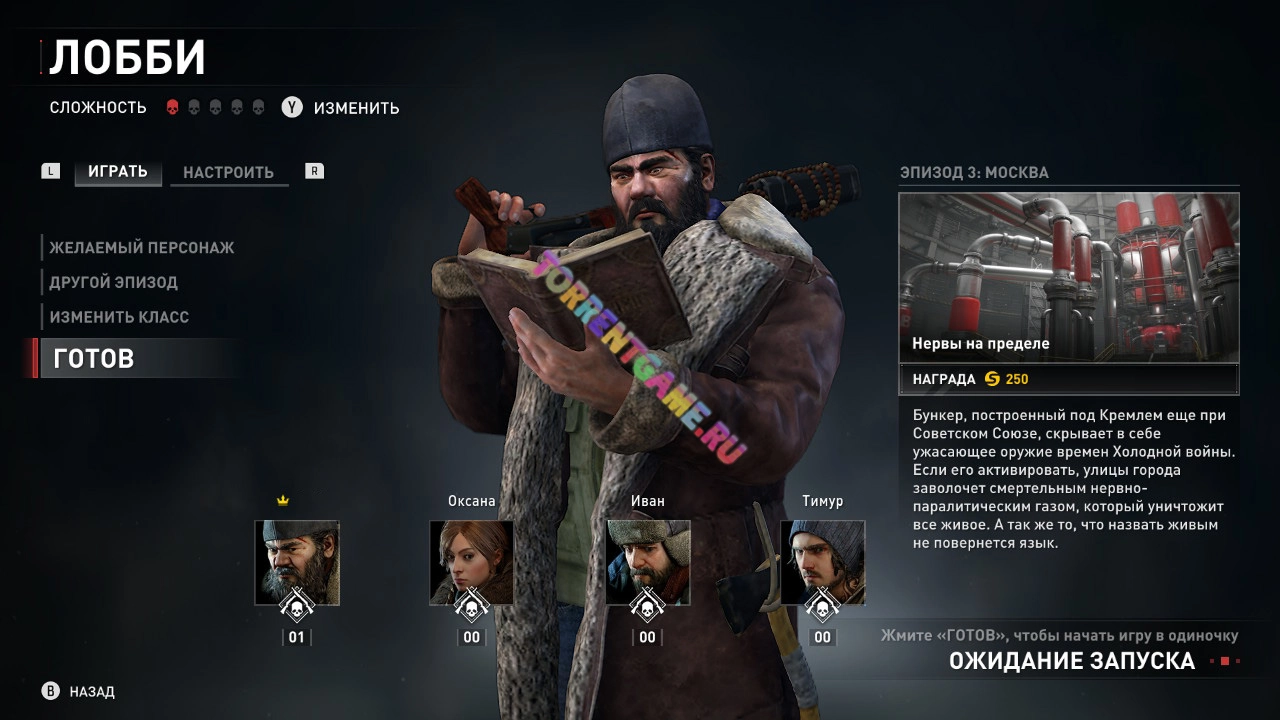This screenshot has width=1280, height=720.
Task: Choose ДРУГОЙ ЭПИЗОД menu option
Action: pos(113,282)
